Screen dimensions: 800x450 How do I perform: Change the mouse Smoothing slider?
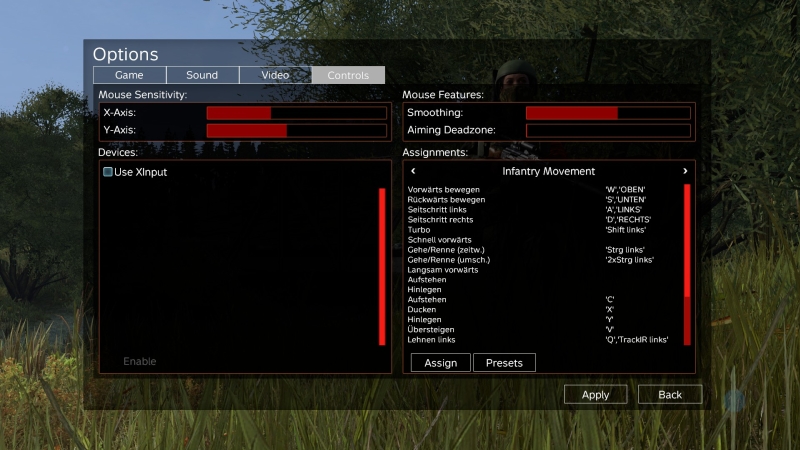point(608,113)
